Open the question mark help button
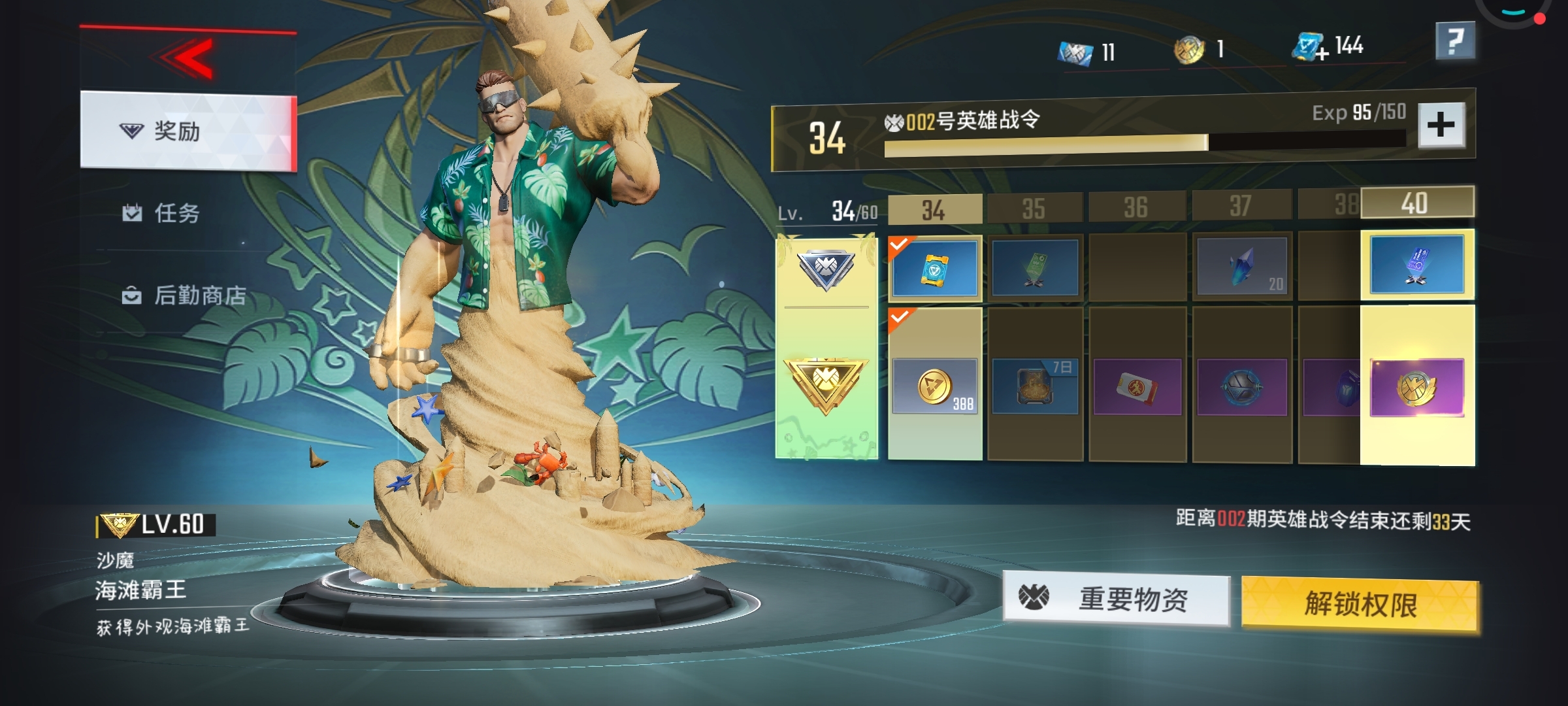This screenshot has width=1568, height=706. pos(1455,42)
